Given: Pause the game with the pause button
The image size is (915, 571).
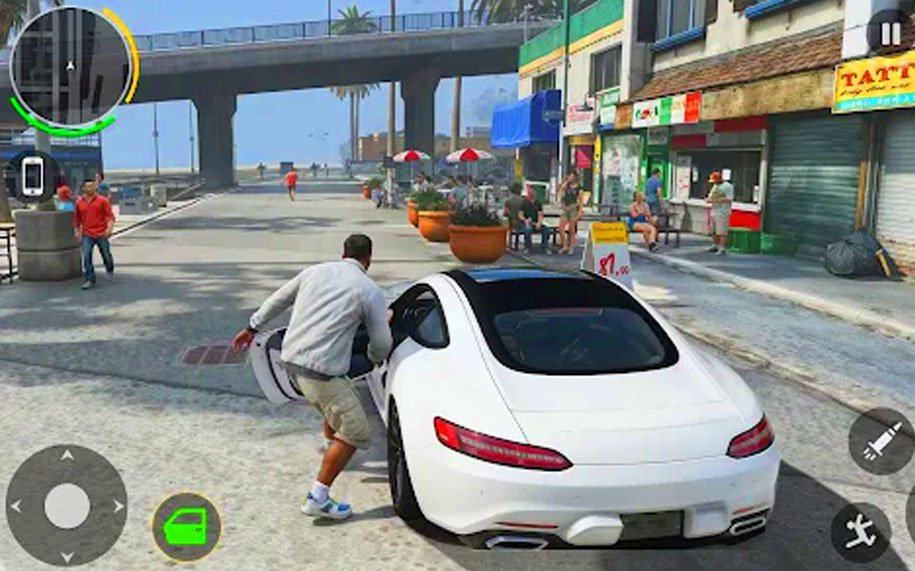Looking at the screenshot, I should click(x=889, y=31).
